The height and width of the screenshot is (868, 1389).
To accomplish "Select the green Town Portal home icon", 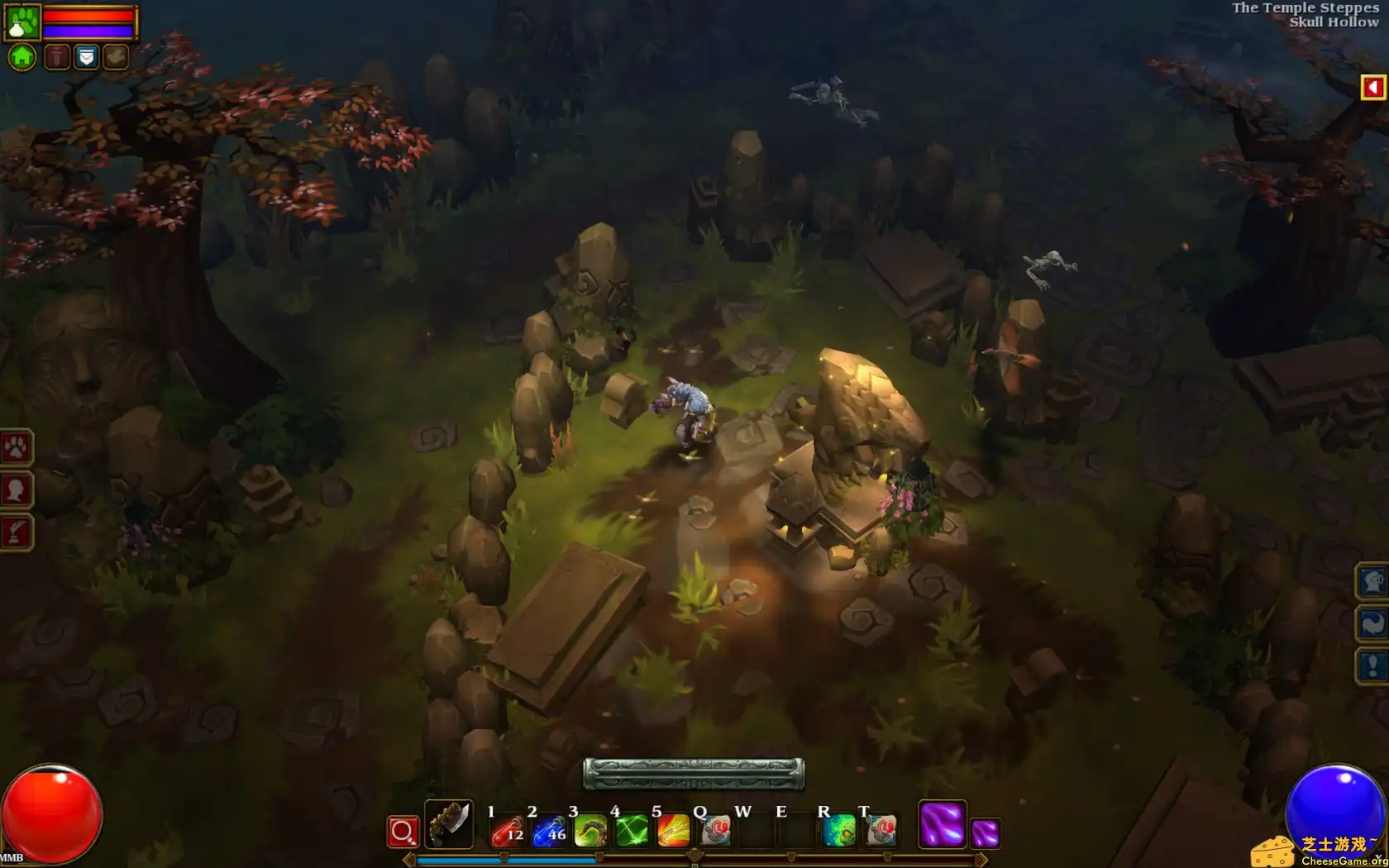I will click(x=22, y=56).
